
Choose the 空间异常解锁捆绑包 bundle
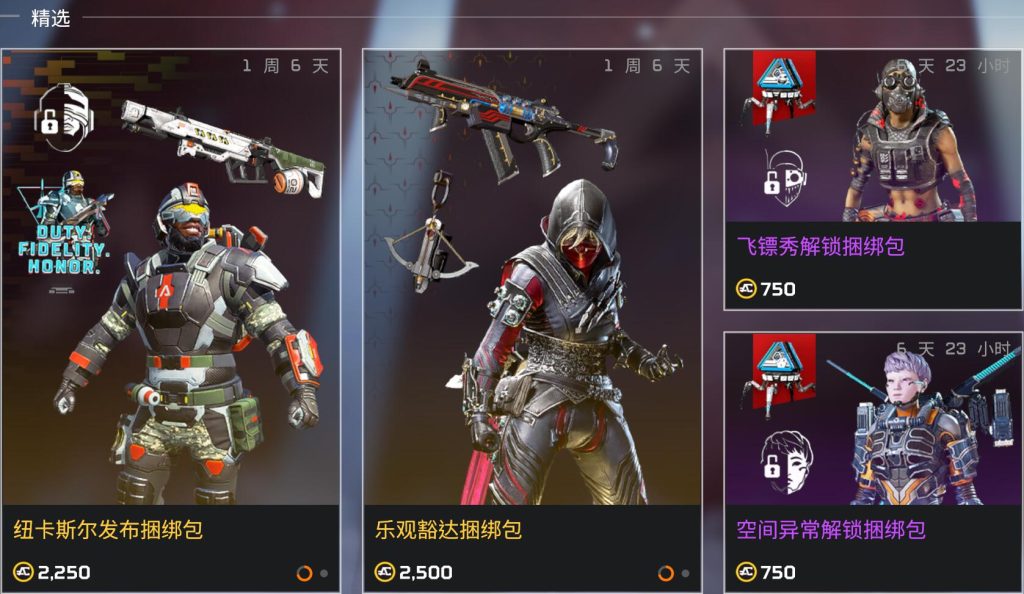click(872, 462)
